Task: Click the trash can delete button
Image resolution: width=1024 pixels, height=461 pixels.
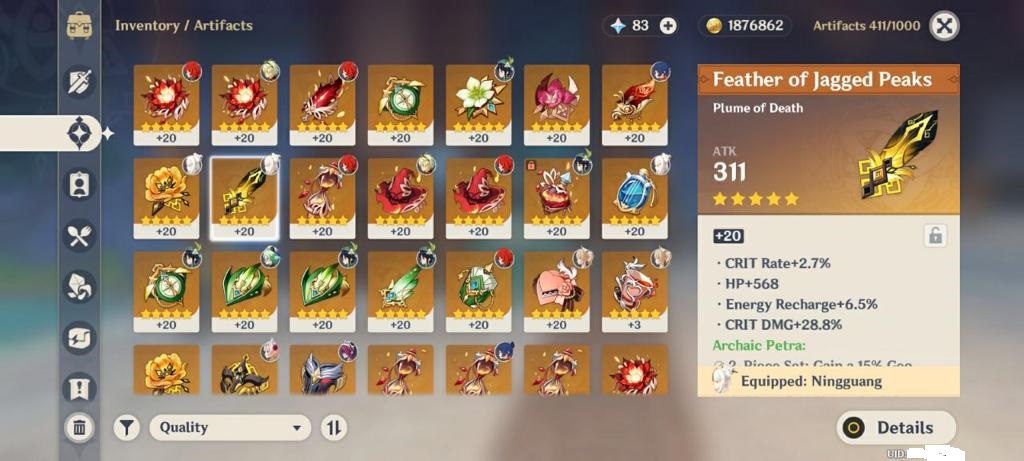Action: tap(80, 428)
